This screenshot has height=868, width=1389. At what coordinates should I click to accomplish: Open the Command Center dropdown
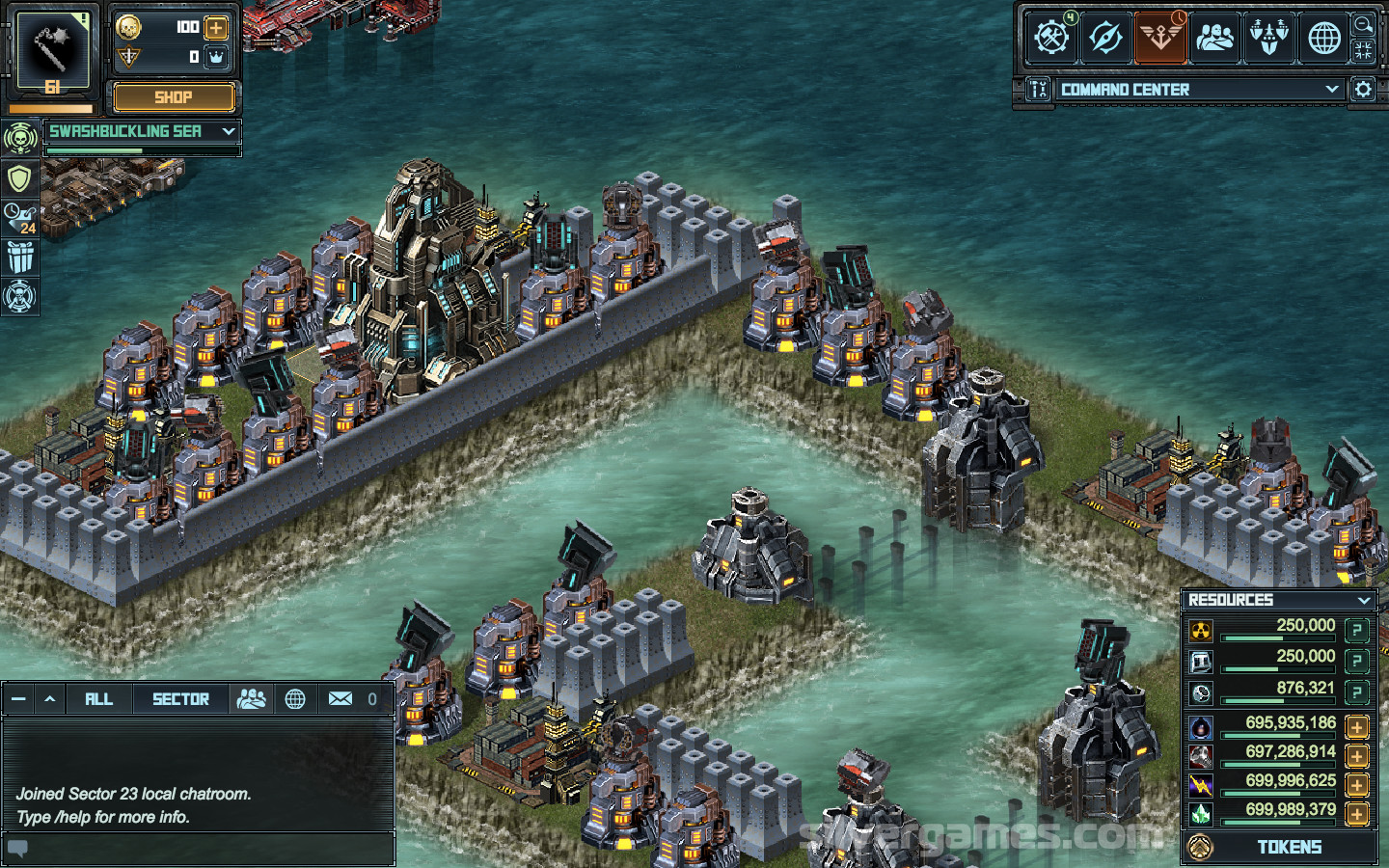[1332, 90]
